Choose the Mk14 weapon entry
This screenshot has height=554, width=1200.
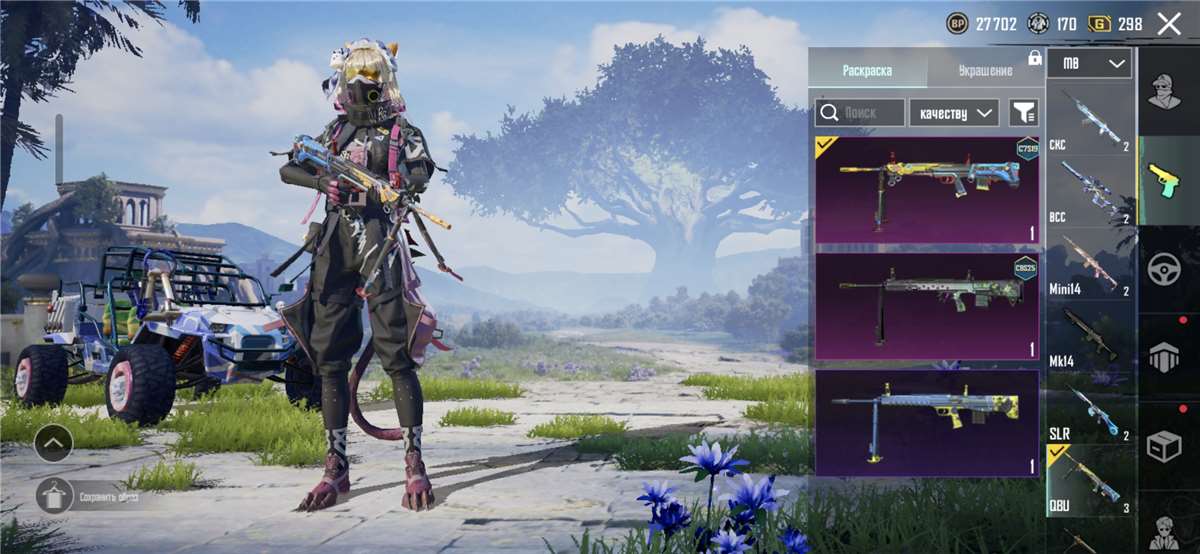pos(1089,337)
